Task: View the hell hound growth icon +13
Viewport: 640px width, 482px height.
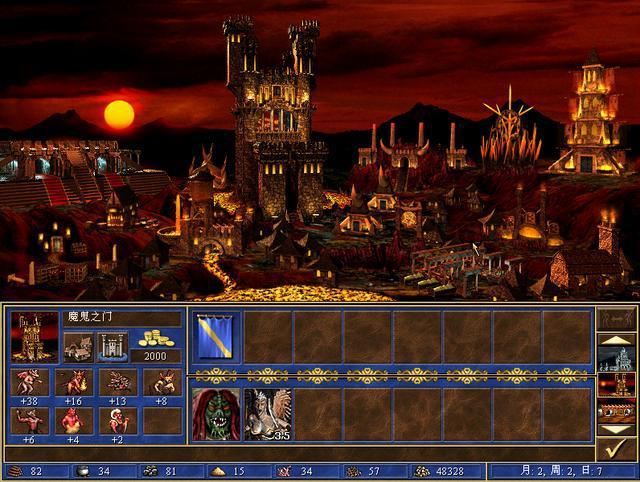Action: pos(116,382)
